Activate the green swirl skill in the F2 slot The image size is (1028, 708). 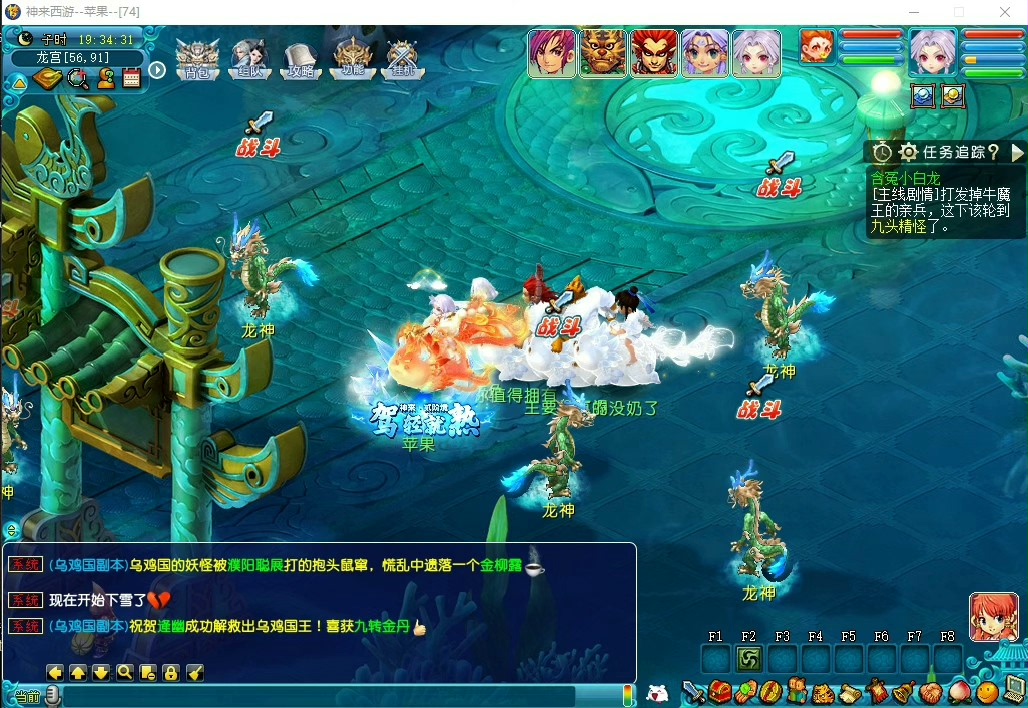pyautogui.click(x=748, y=659)
